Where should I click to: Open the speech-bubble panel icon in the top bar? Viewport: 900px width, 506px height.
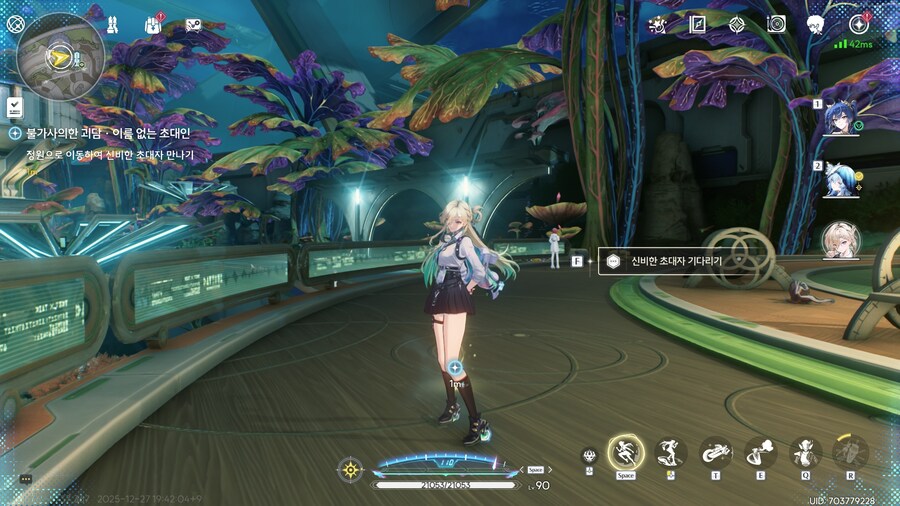(193, 24)
